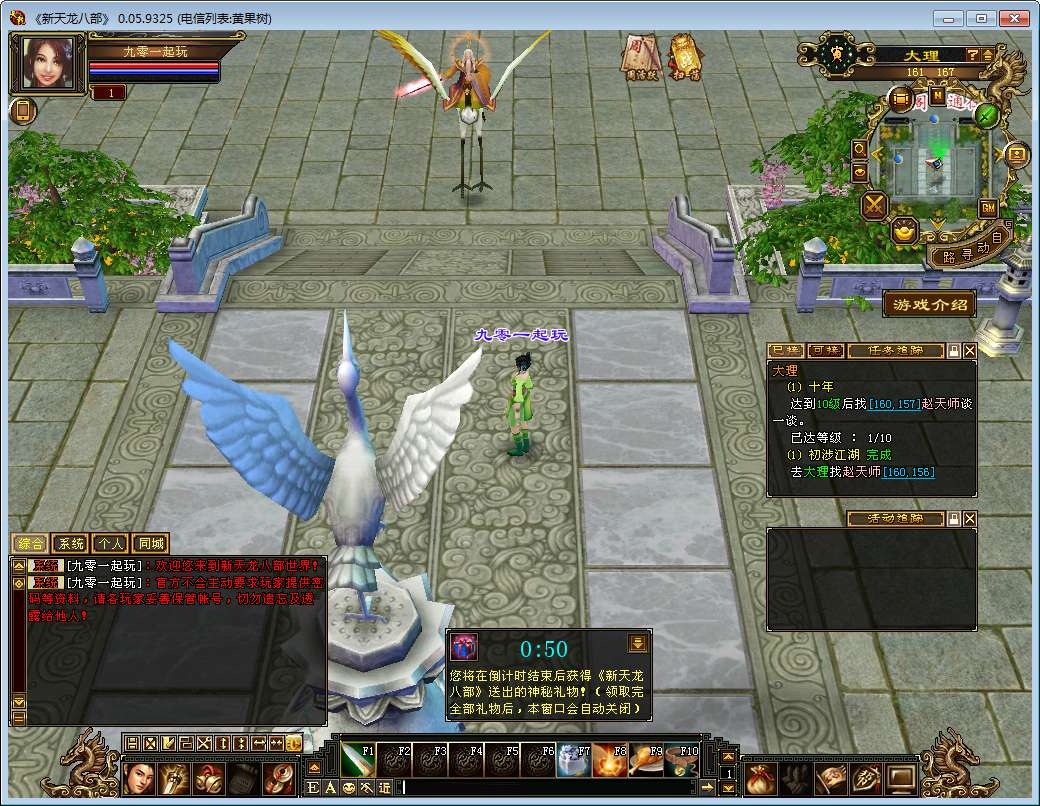
Task: Click the magnifying glass minimap button
Action: pyautogui.click(x=859, y=148)
